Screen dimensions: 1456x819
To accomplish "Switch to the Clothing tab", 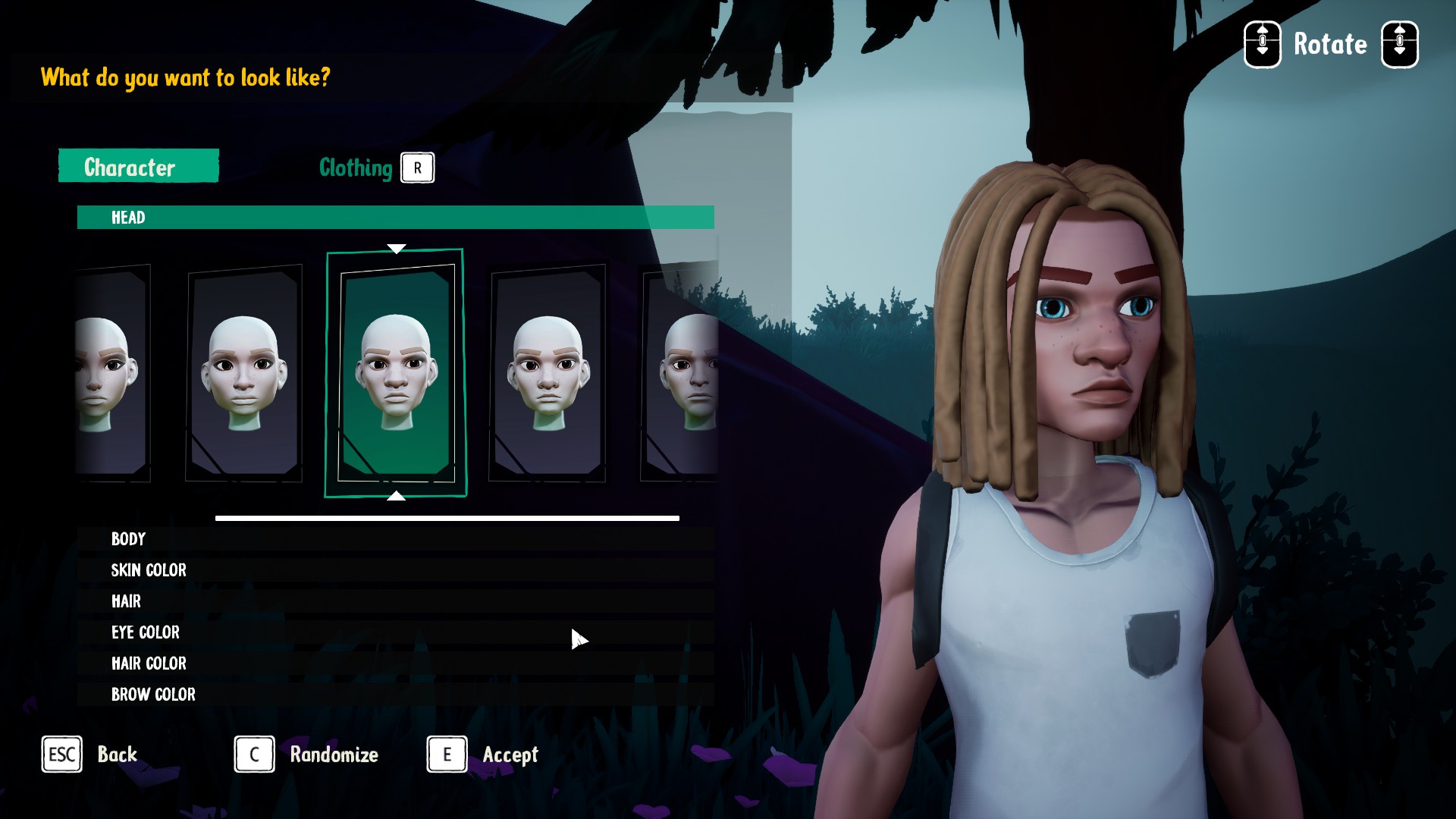I will click(356, 168).
